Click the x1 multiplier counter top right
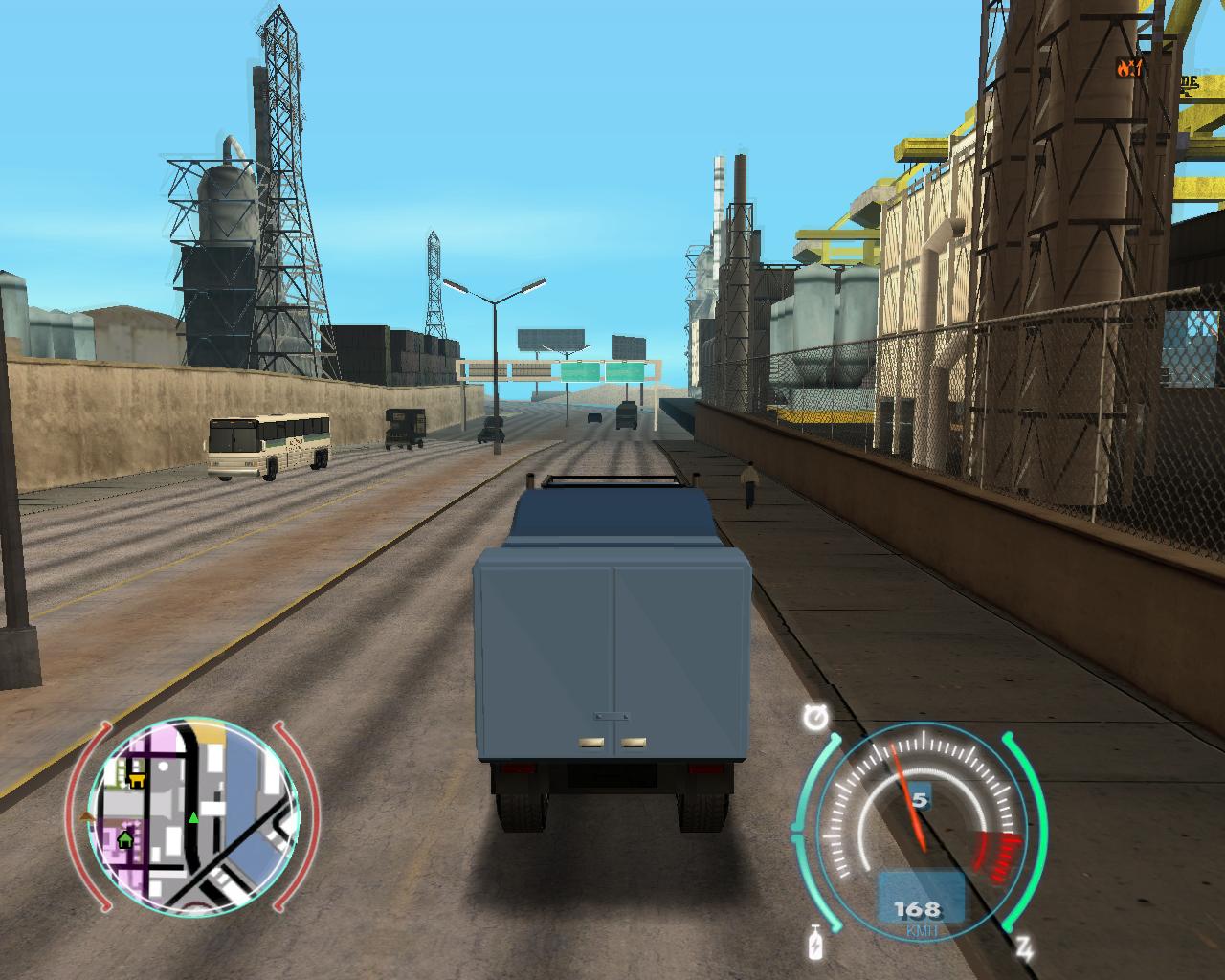 pos(1138,67)
